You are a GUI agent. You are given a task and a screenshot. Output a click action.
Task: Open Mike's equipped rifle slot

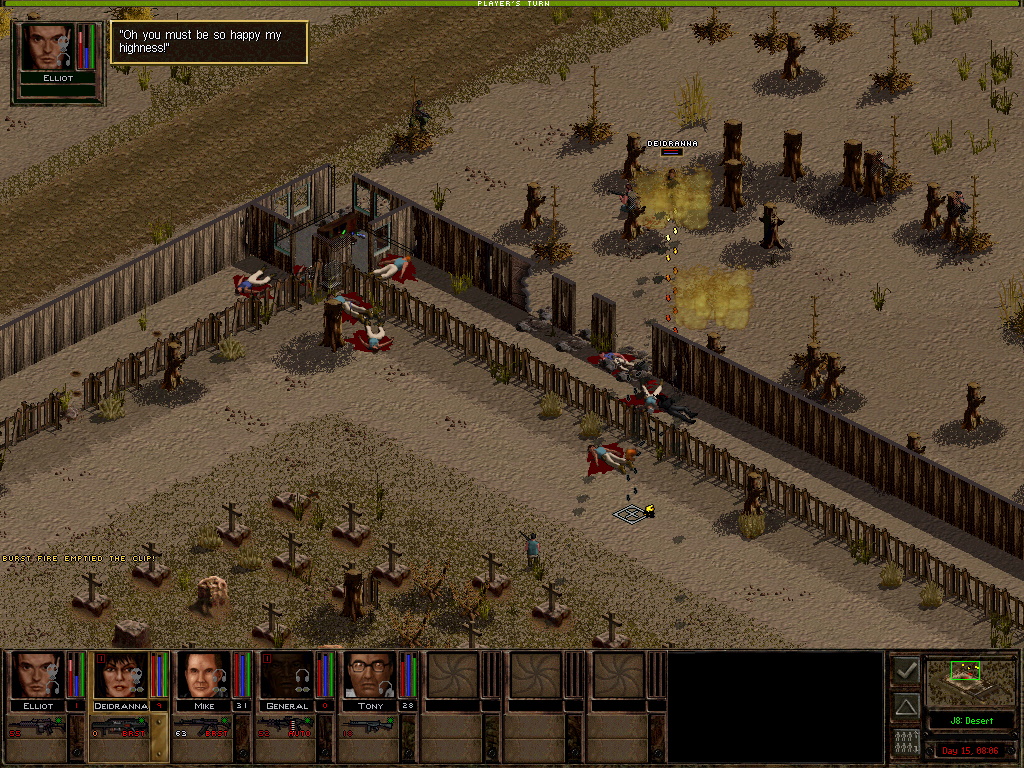click(x=204, y=727)
